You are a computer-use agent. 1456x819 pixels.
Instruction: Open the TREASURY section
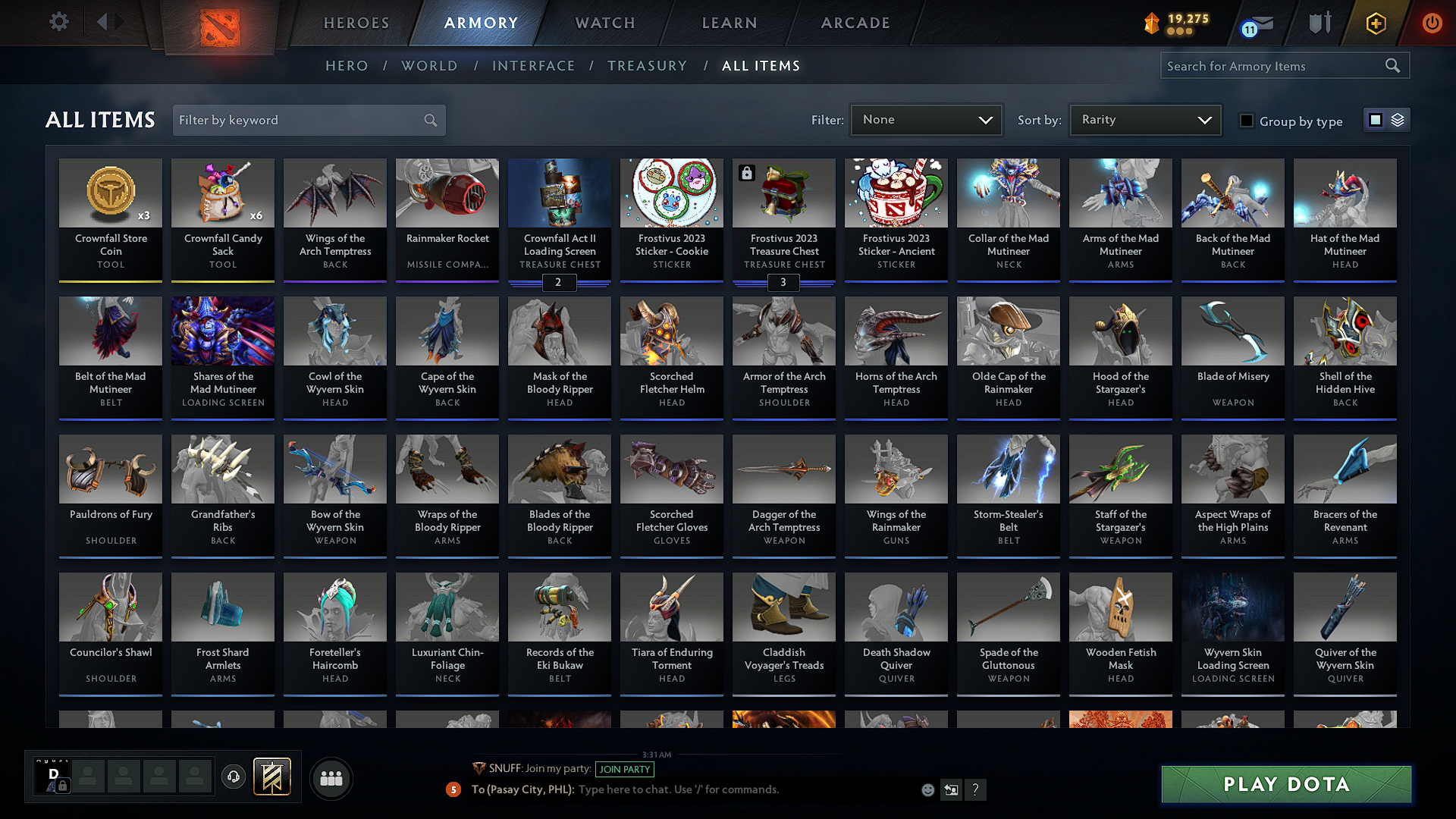tap(647, 65)
